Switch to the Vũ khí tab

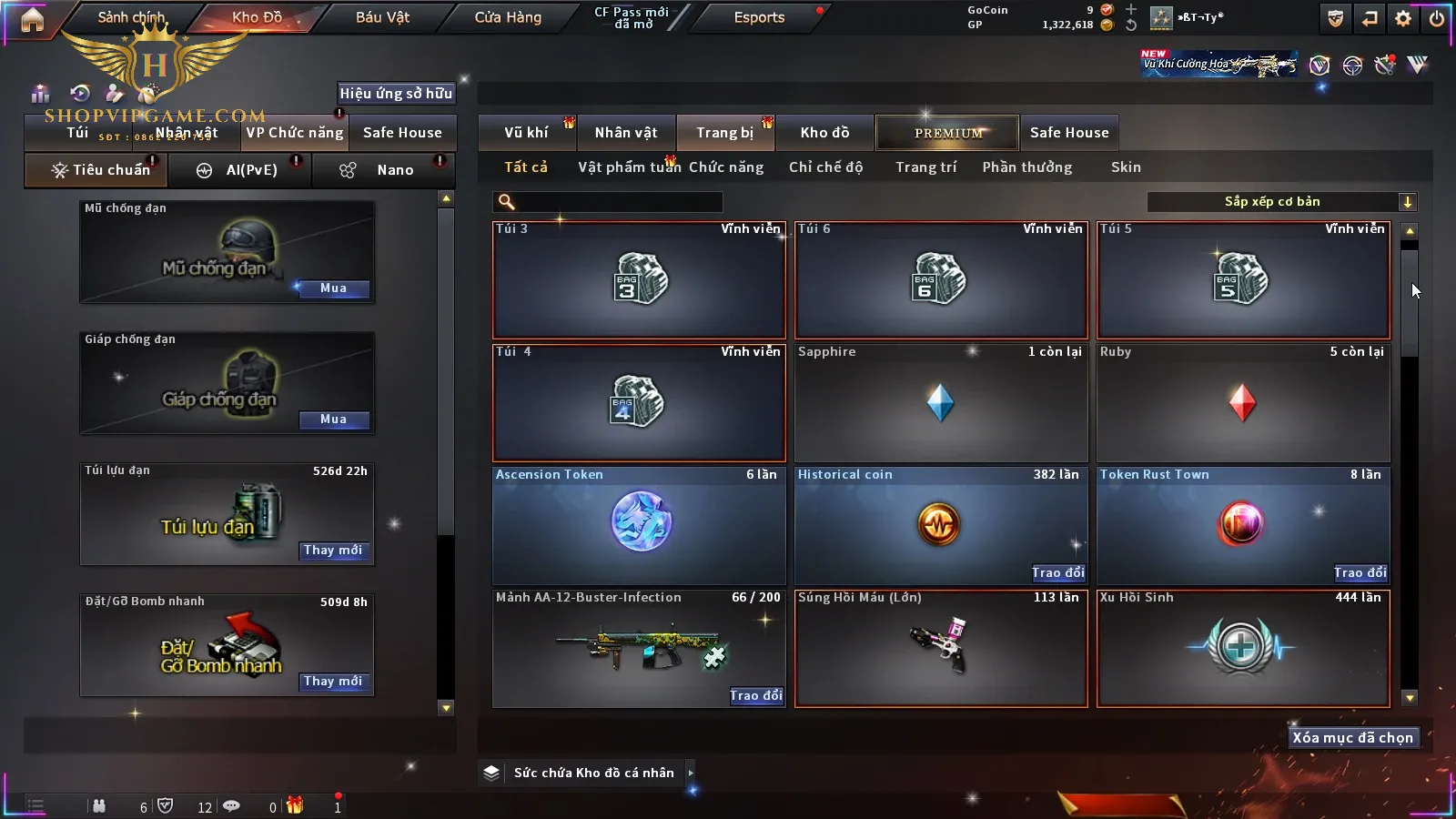click(526, 133)
